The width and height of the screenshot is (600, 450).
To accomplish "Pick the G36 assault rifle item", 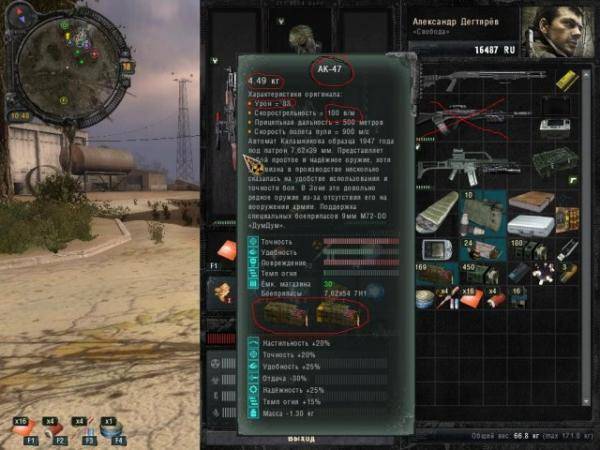I will 466,164.
